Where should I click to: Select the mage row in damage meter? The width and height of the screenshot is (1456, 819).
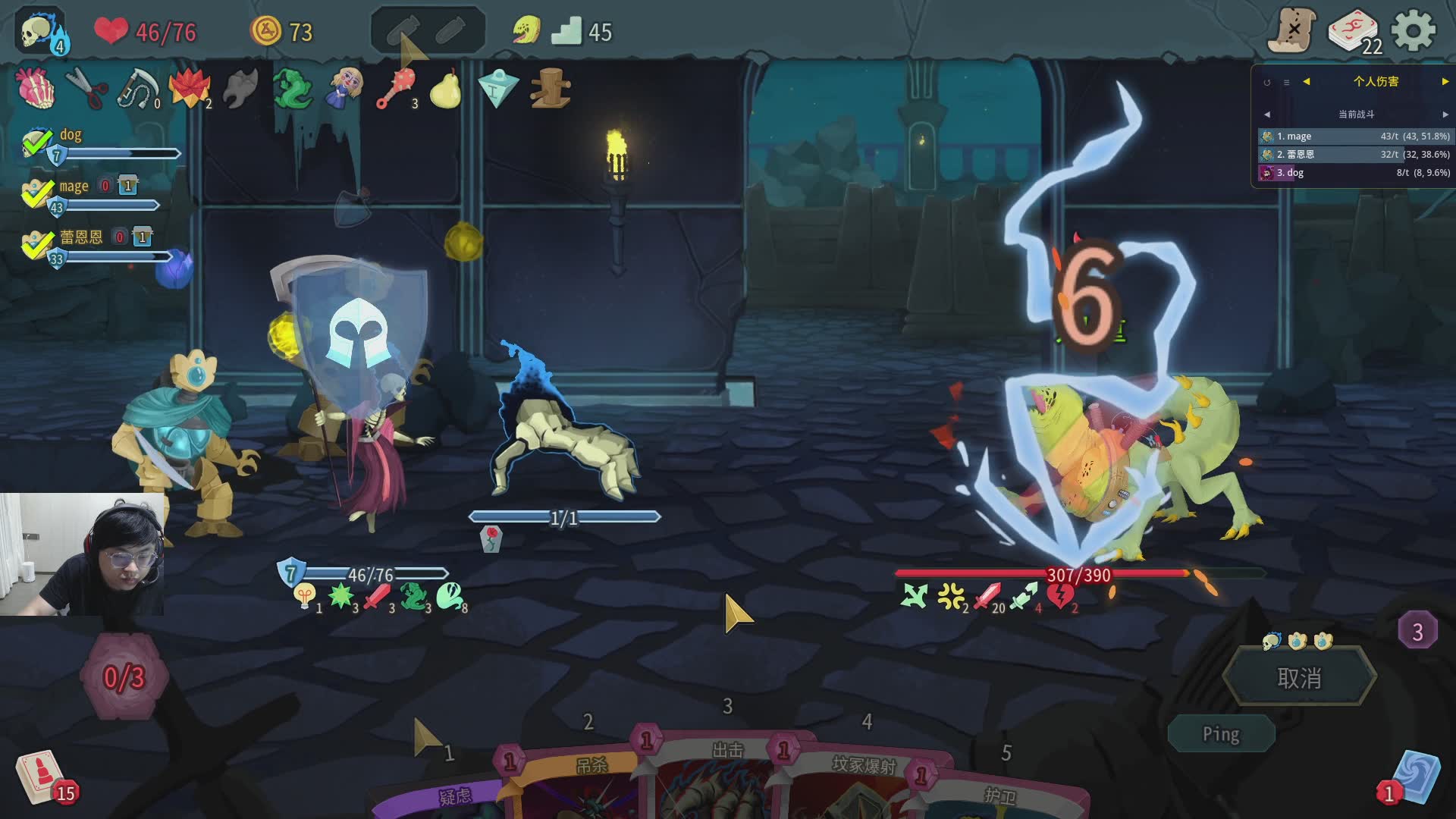[x=1354, y=136]
